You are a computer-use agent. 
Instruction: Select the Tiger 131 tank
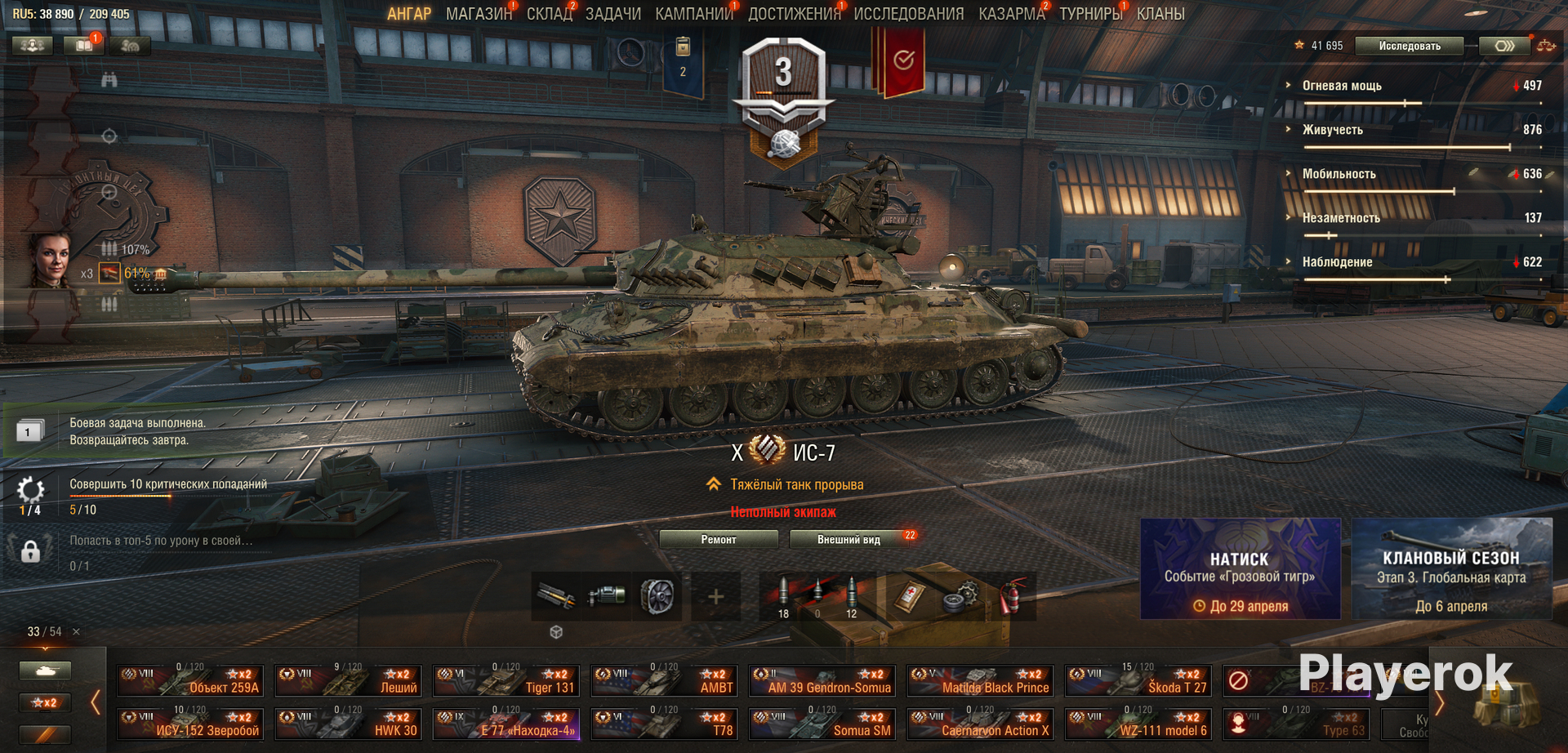coord(506,680)
